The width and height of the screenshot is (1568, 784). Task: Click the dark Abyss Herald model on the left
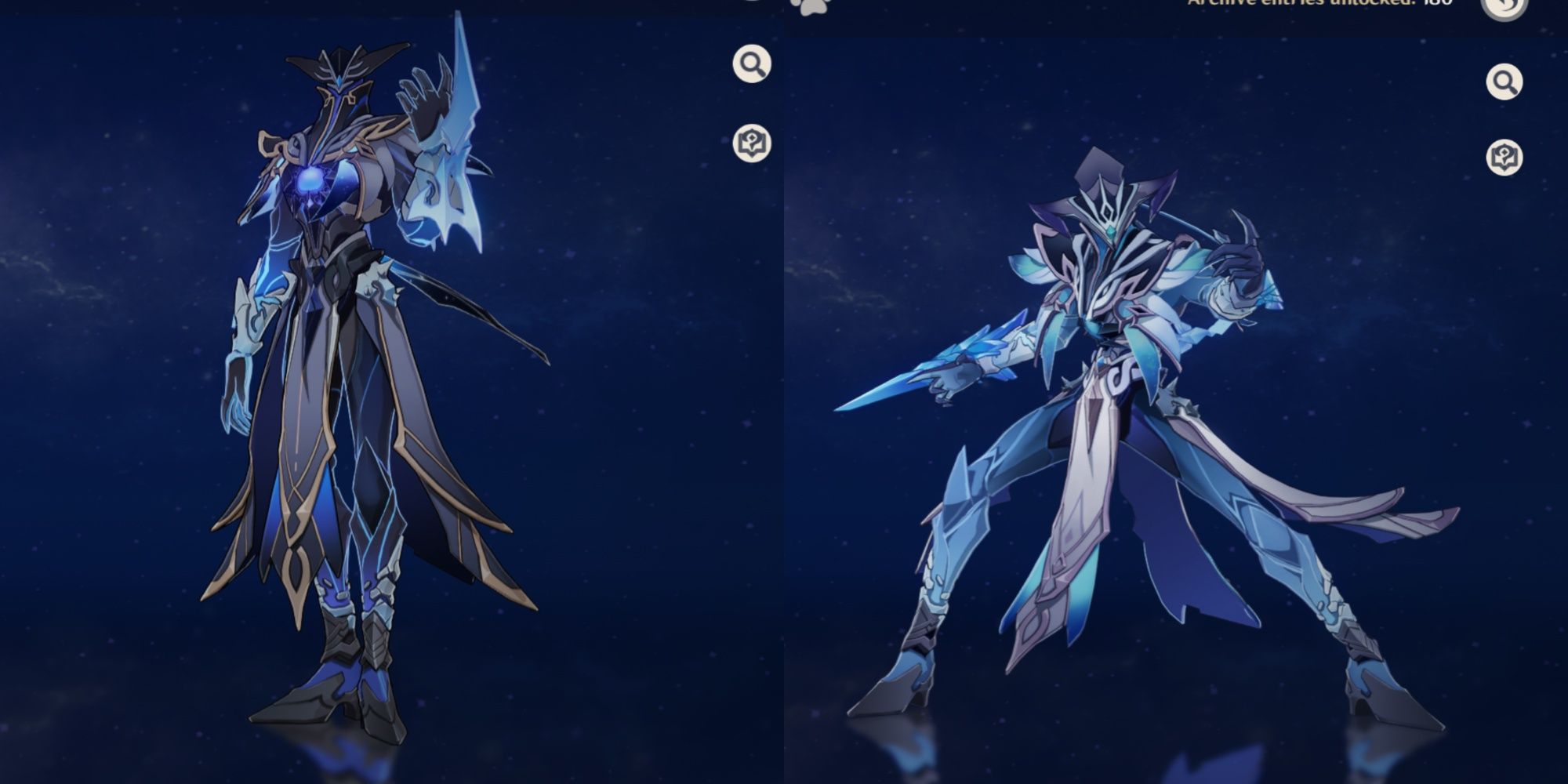[x=345, y=353]
